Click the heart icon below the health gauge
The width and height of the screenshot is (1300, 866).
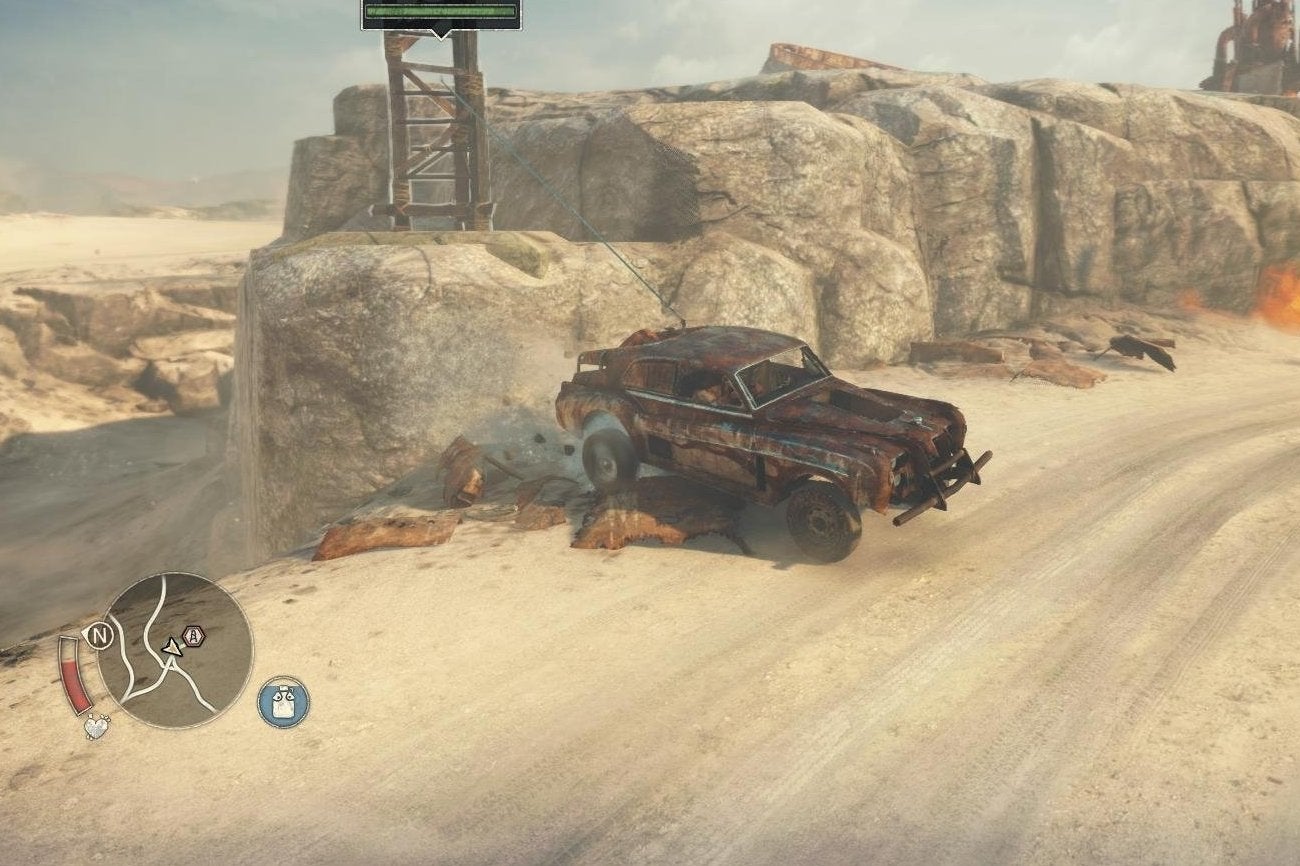96,727
